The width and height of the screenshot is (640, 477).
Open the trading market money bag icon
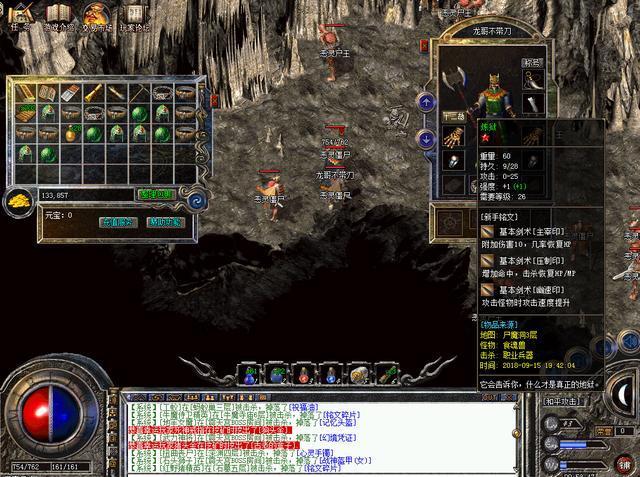tap(97, 15)
